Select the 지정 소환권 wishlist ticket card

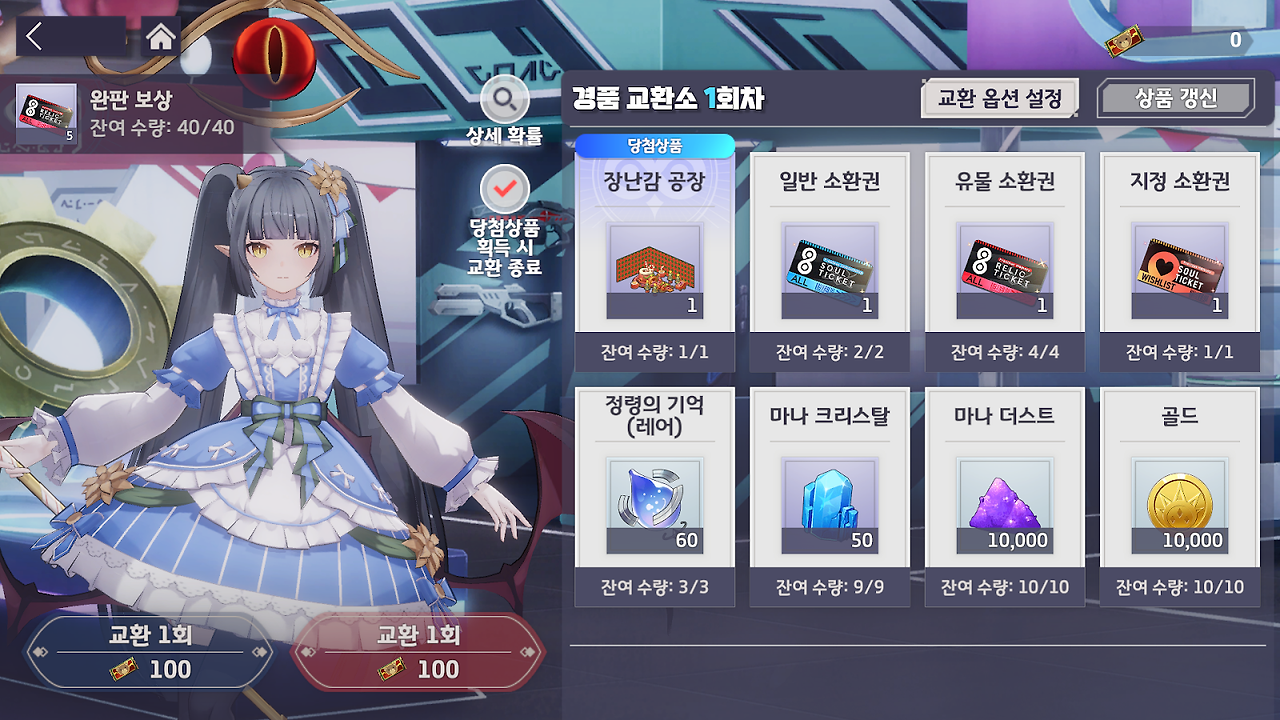point(1179,262)
